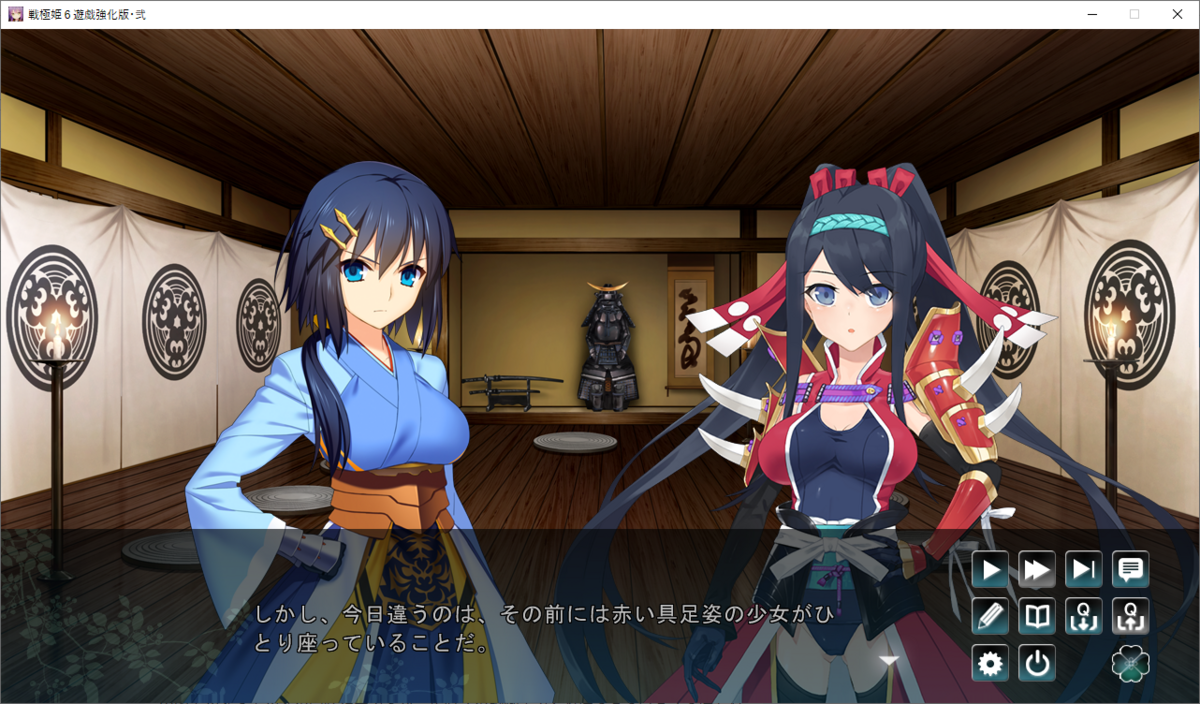Click the pencil save icon

(x=990, y=616)
